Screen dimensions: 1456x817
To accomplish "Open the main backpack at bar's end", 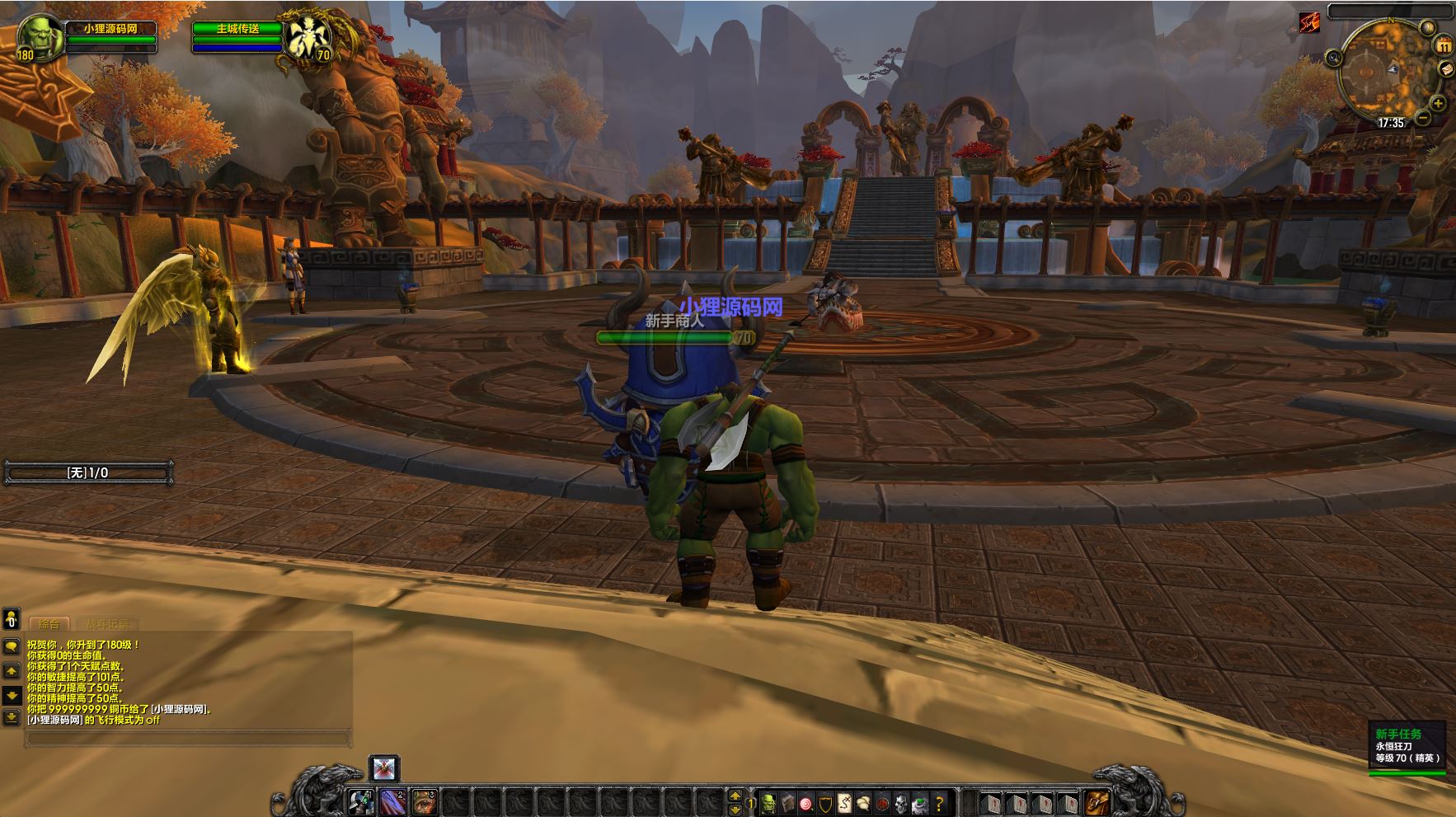I will tap(1097, 801).
